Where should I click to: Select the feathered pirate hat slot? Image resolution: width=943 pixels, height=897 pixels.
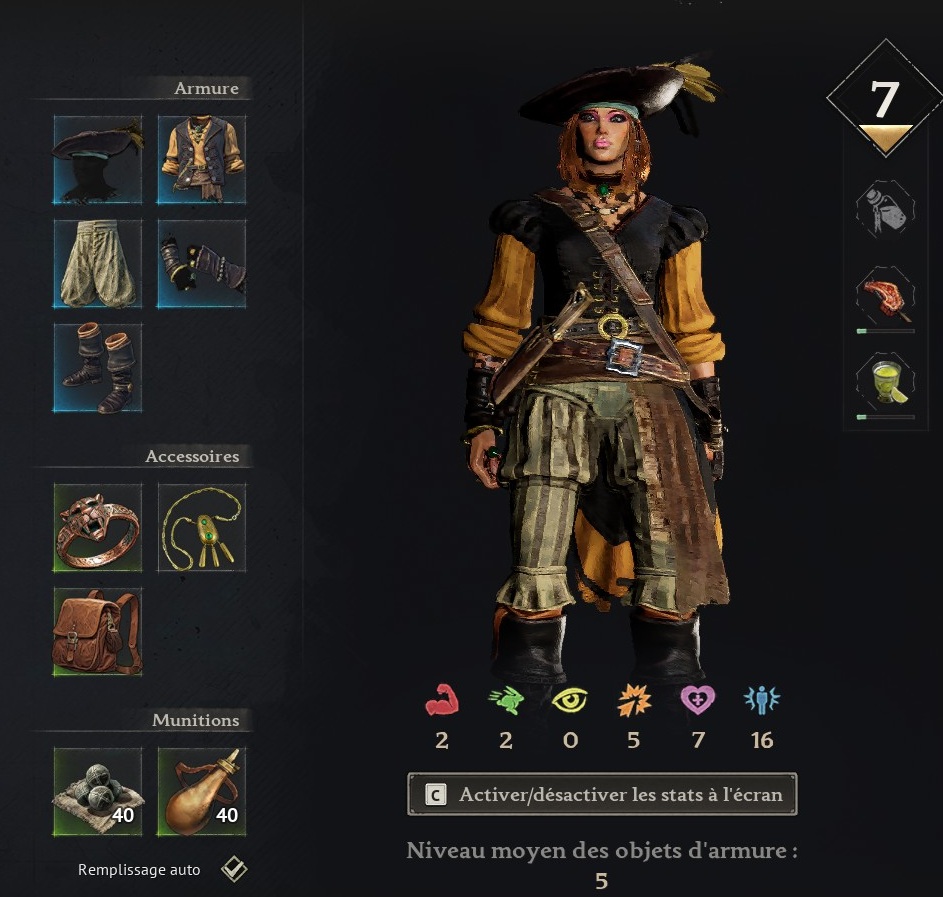tap(98, 159)
